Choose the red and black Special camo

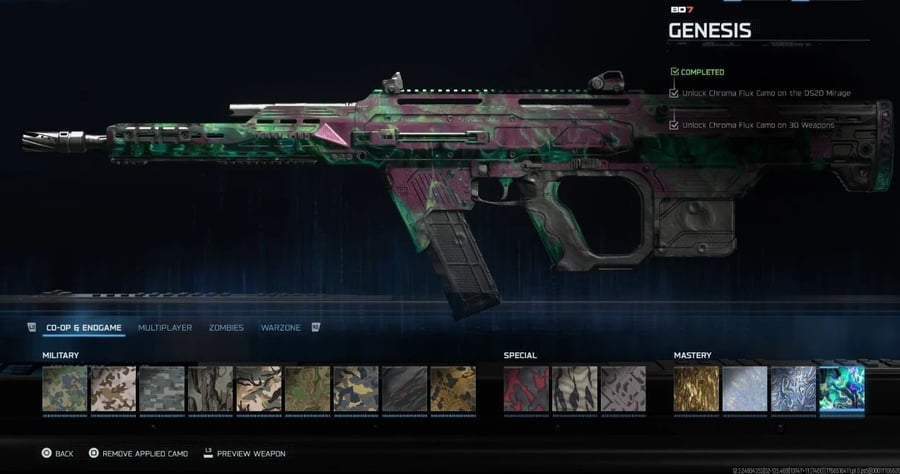tap(525, 389)
